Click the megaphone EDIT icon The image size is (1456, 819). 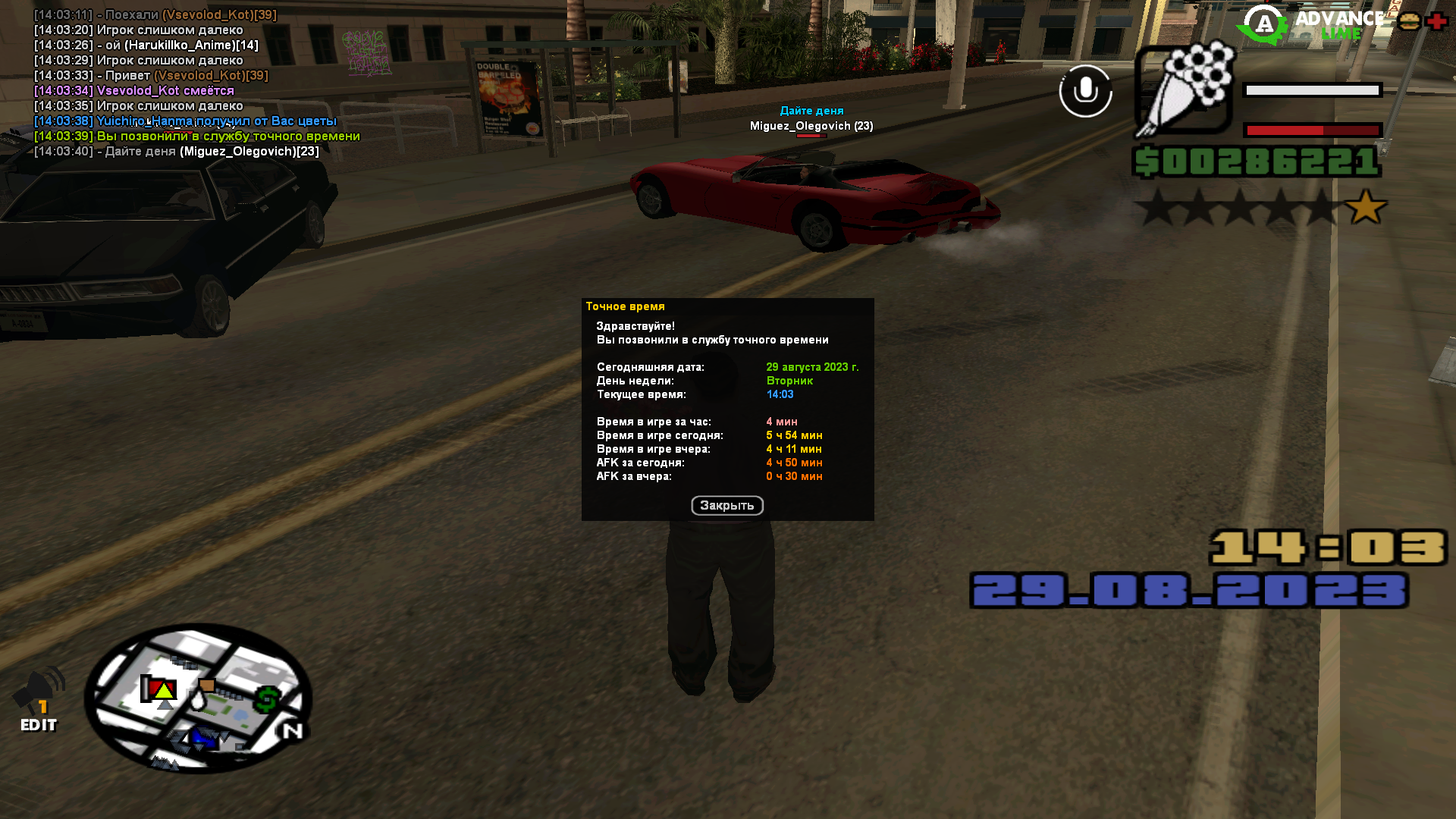tap(39, 699)
